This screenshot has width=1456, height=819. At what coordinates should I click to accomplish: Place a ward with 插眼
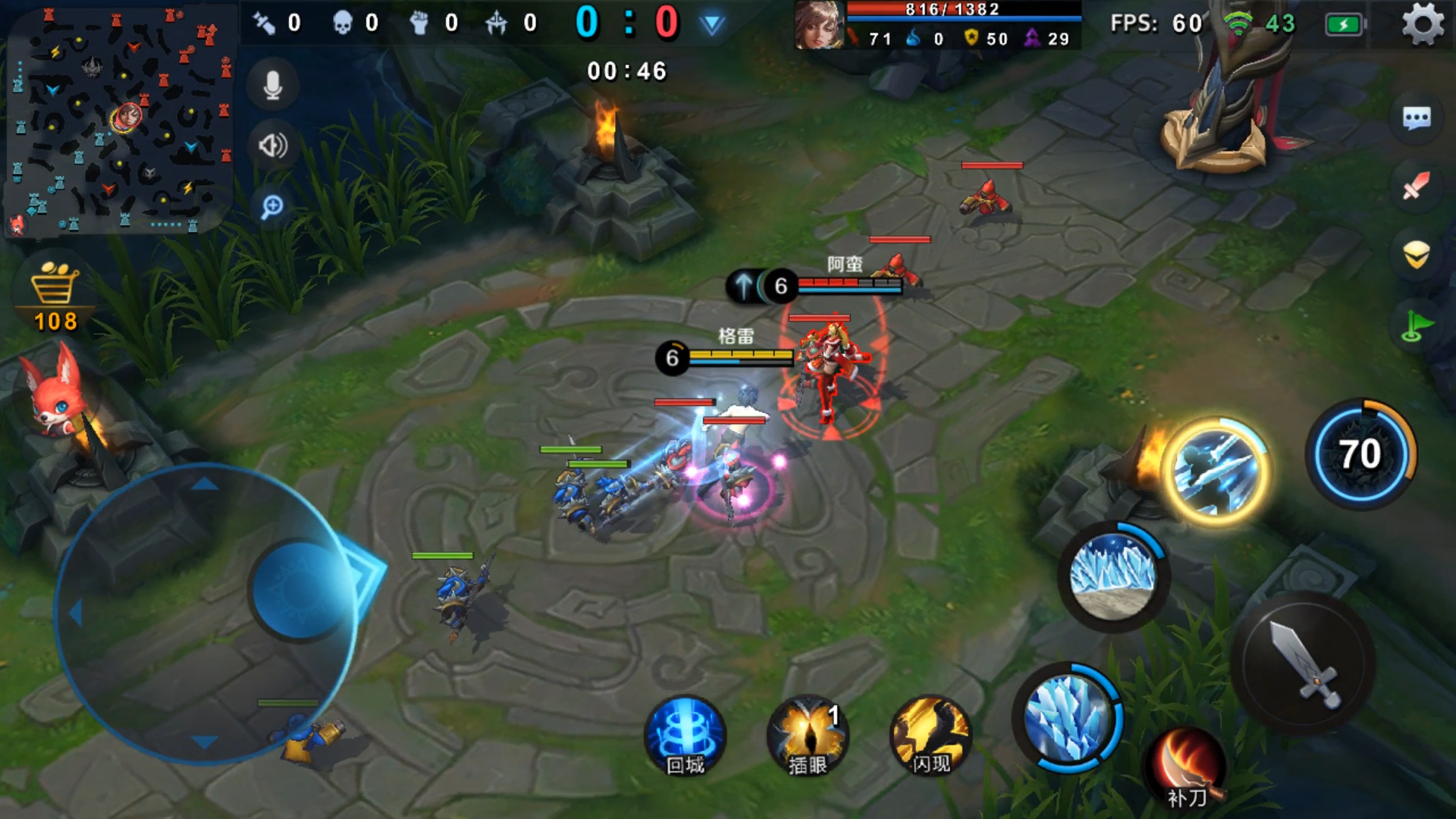[807, 736]
